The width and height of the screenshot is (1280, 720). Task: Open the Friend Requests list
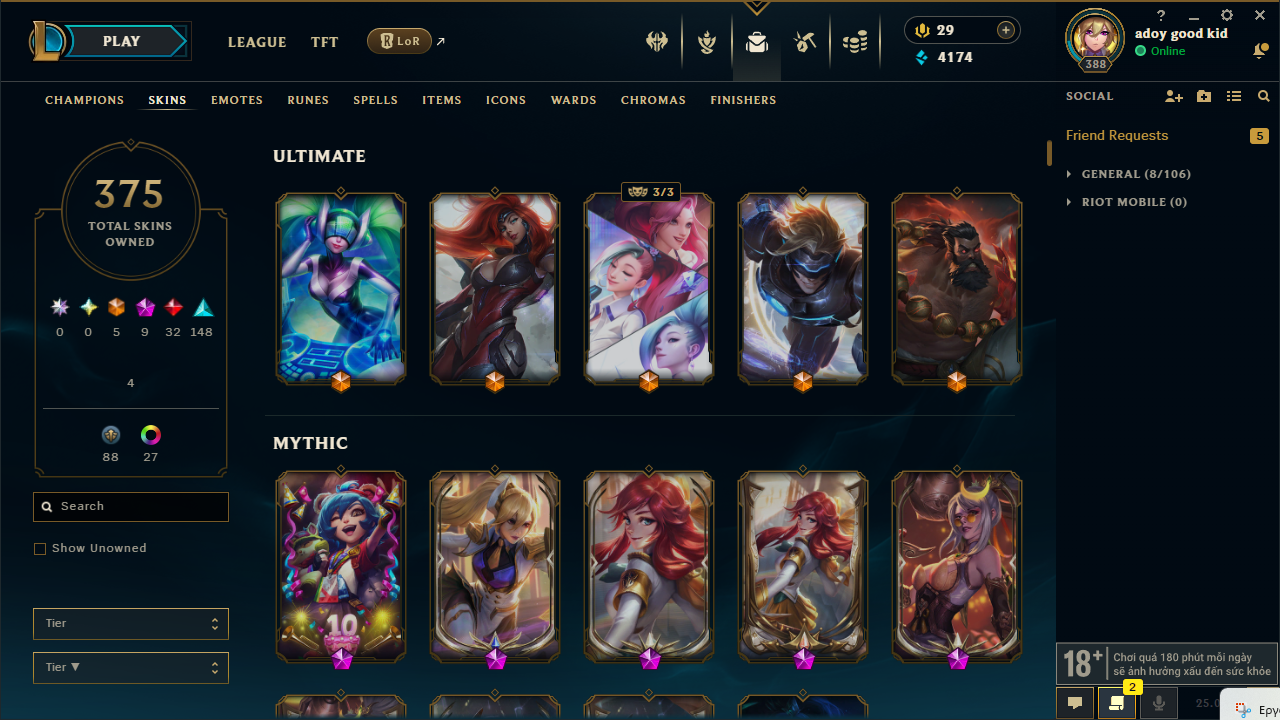(1117, 135)
